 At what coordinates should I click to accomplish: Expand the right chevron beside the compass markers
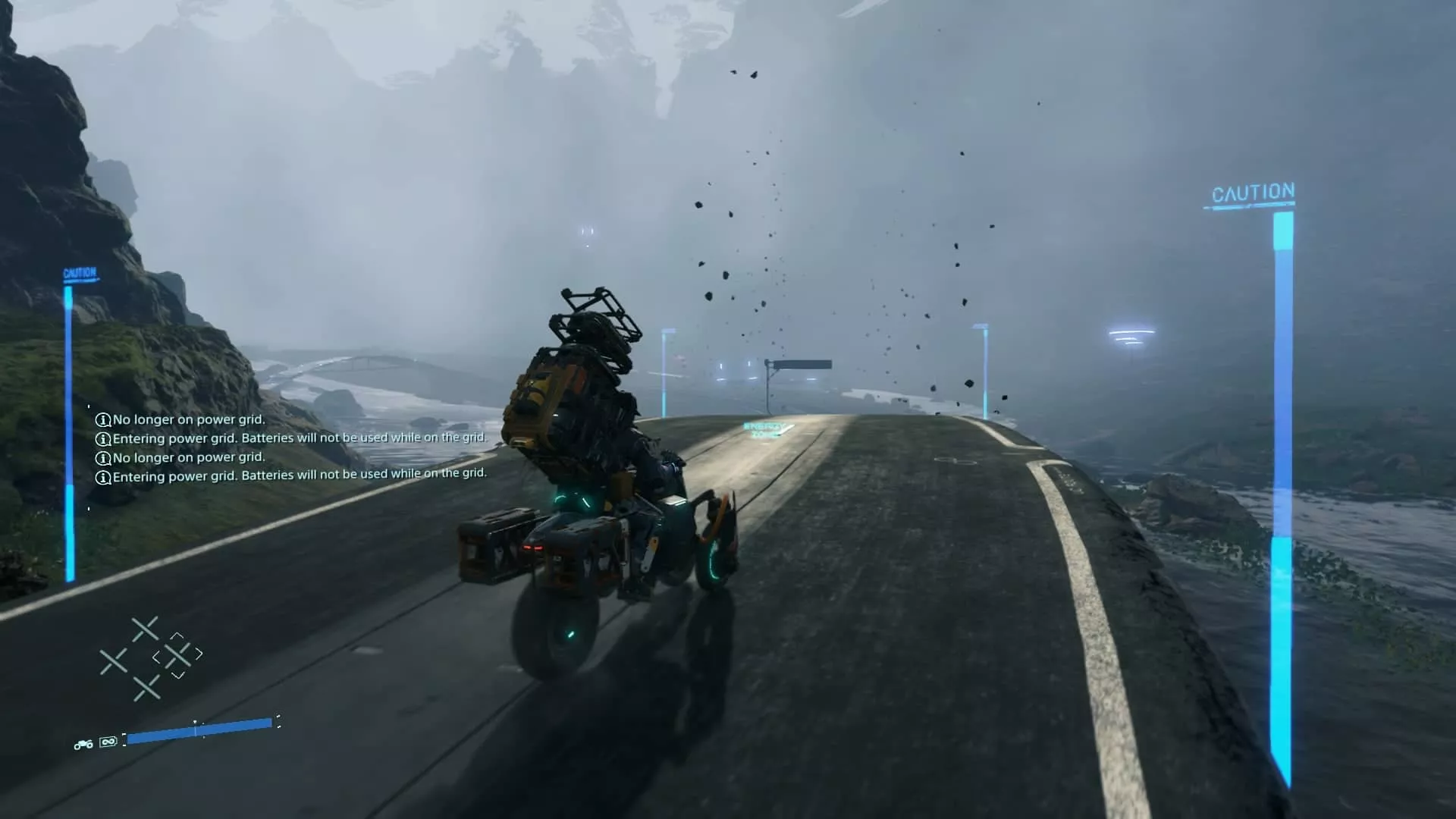click(x=199, y=654)
